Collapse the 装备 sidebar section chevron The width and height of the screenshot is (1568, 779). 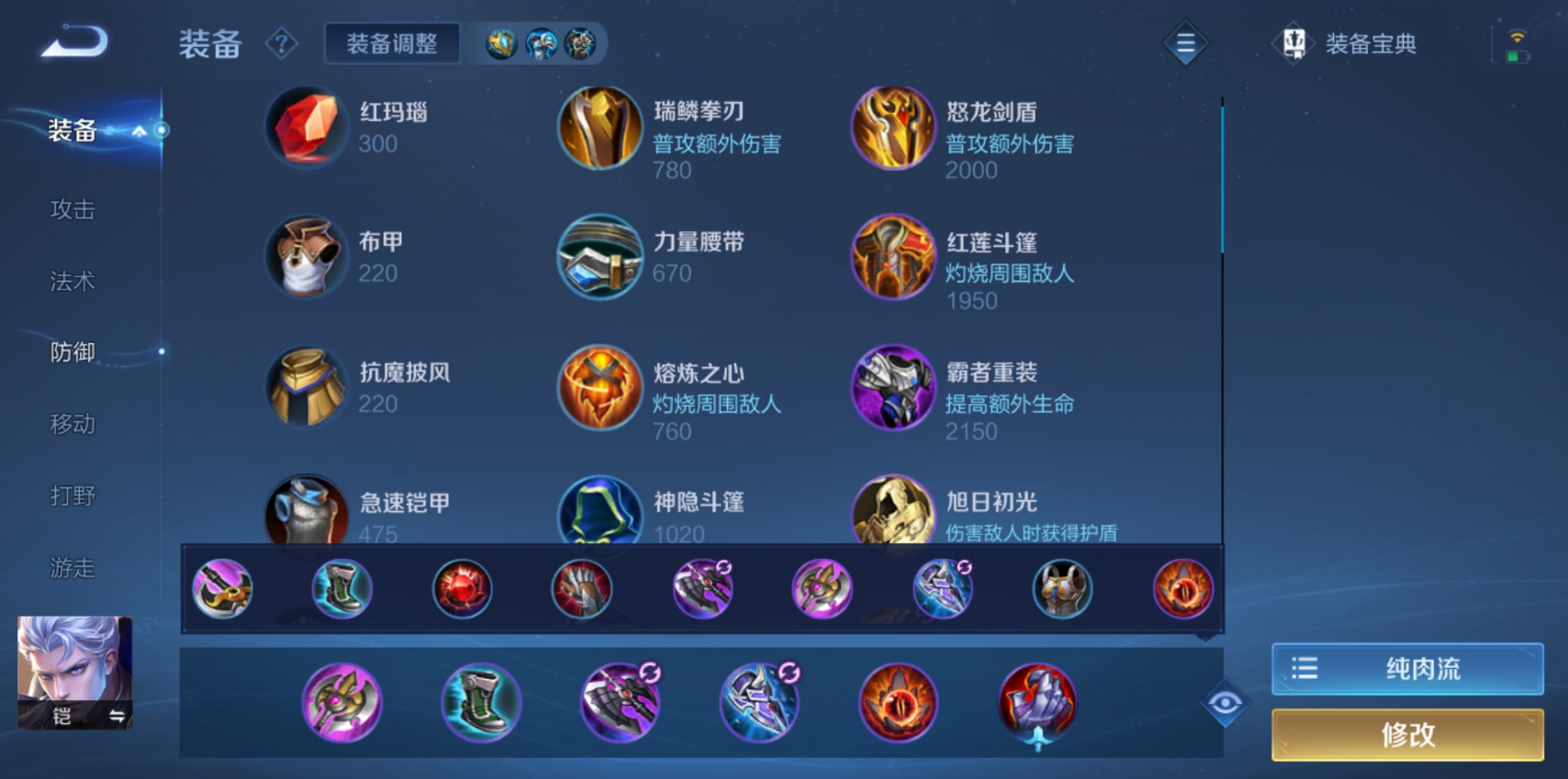click(140, 132)
